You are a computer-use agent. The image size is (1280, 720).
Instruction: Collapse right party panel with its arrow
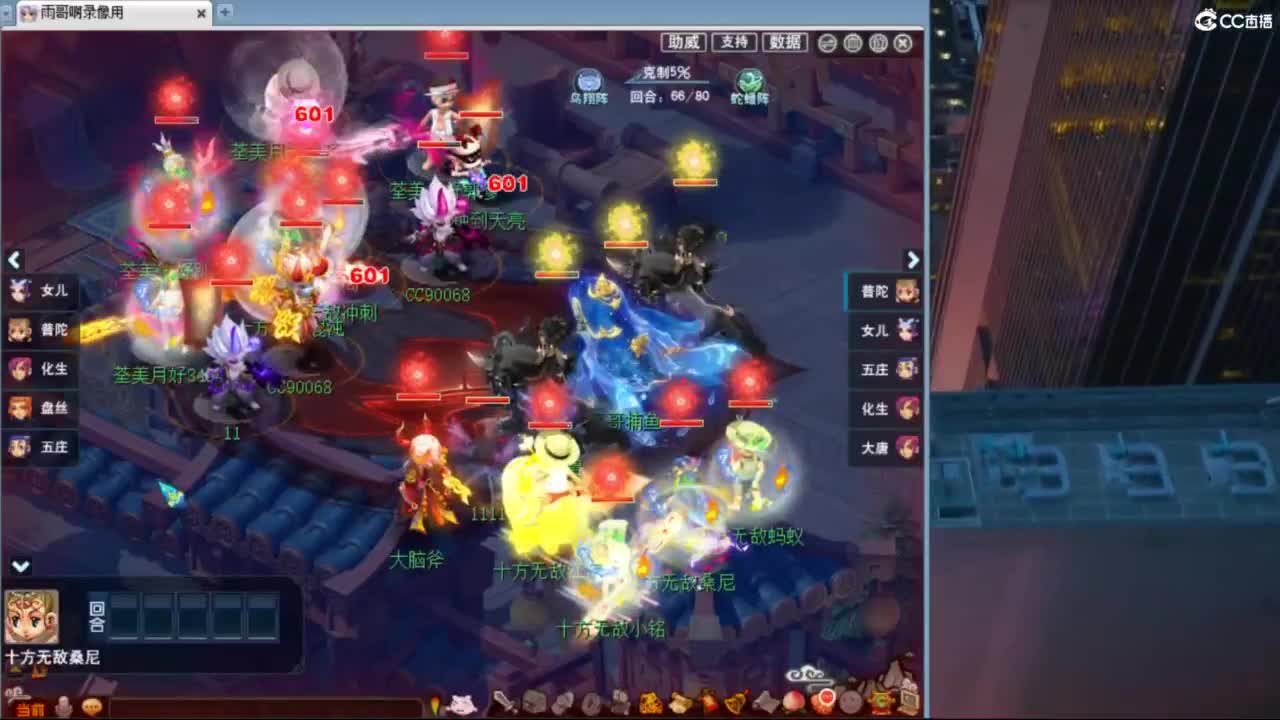912,260
